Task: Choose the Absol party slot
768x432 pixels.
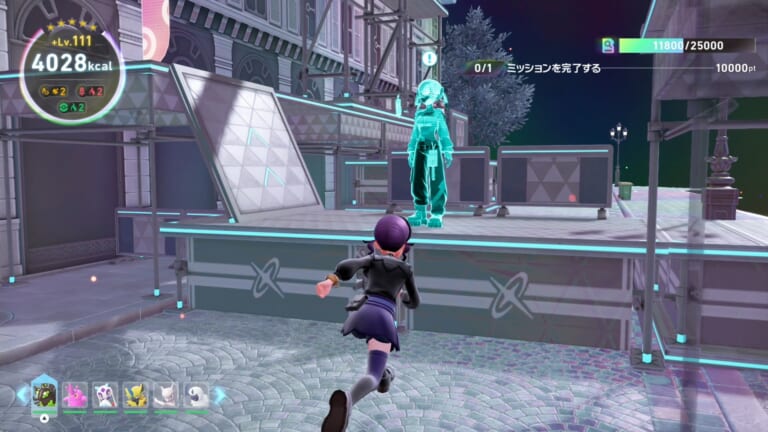Action: [x=196, y=396]
